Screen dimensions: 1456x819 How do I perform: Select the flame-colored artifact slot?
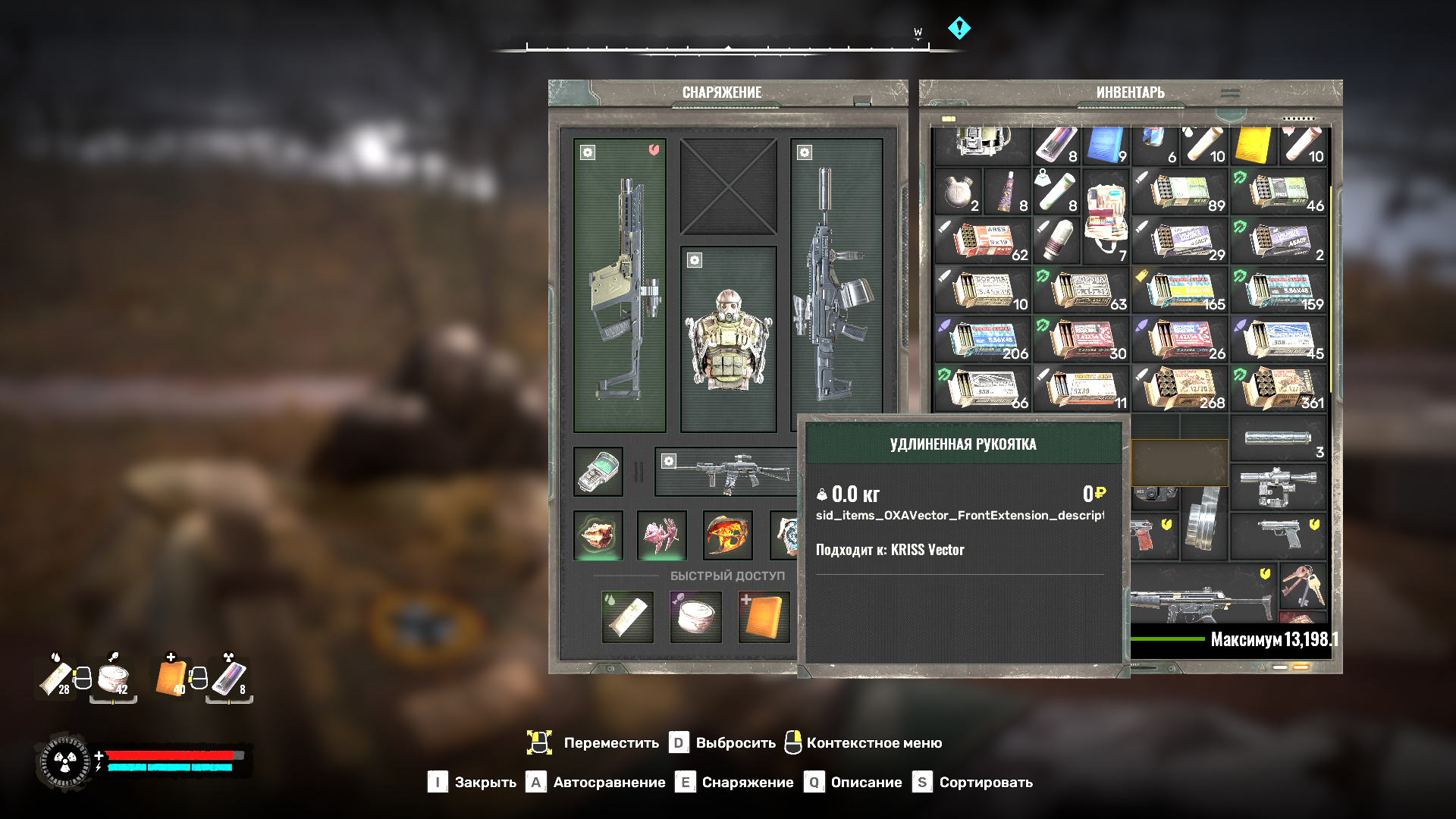tap(728, 535)
